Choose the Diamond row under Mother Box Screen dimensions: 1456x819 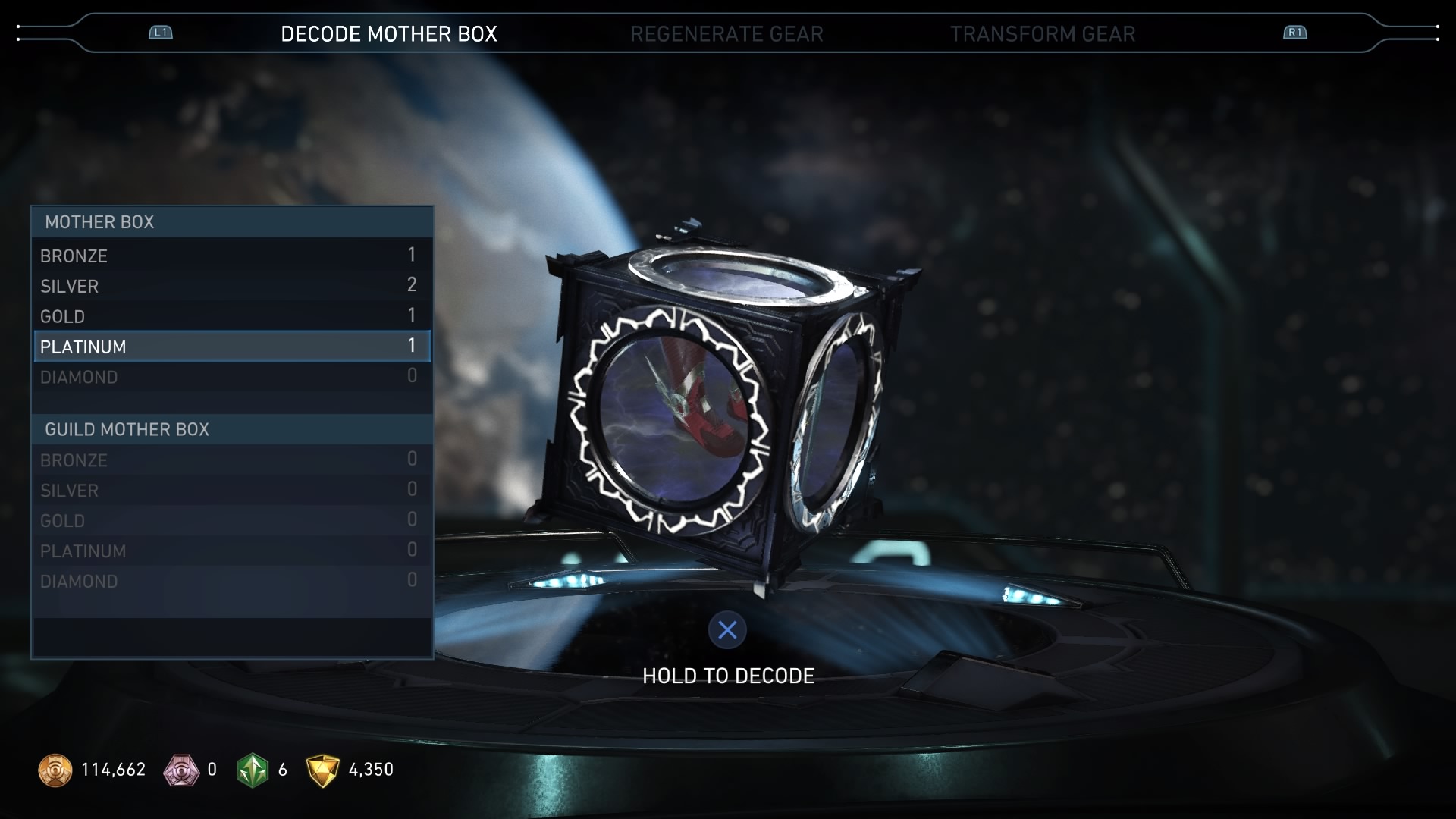coord(231,377)
